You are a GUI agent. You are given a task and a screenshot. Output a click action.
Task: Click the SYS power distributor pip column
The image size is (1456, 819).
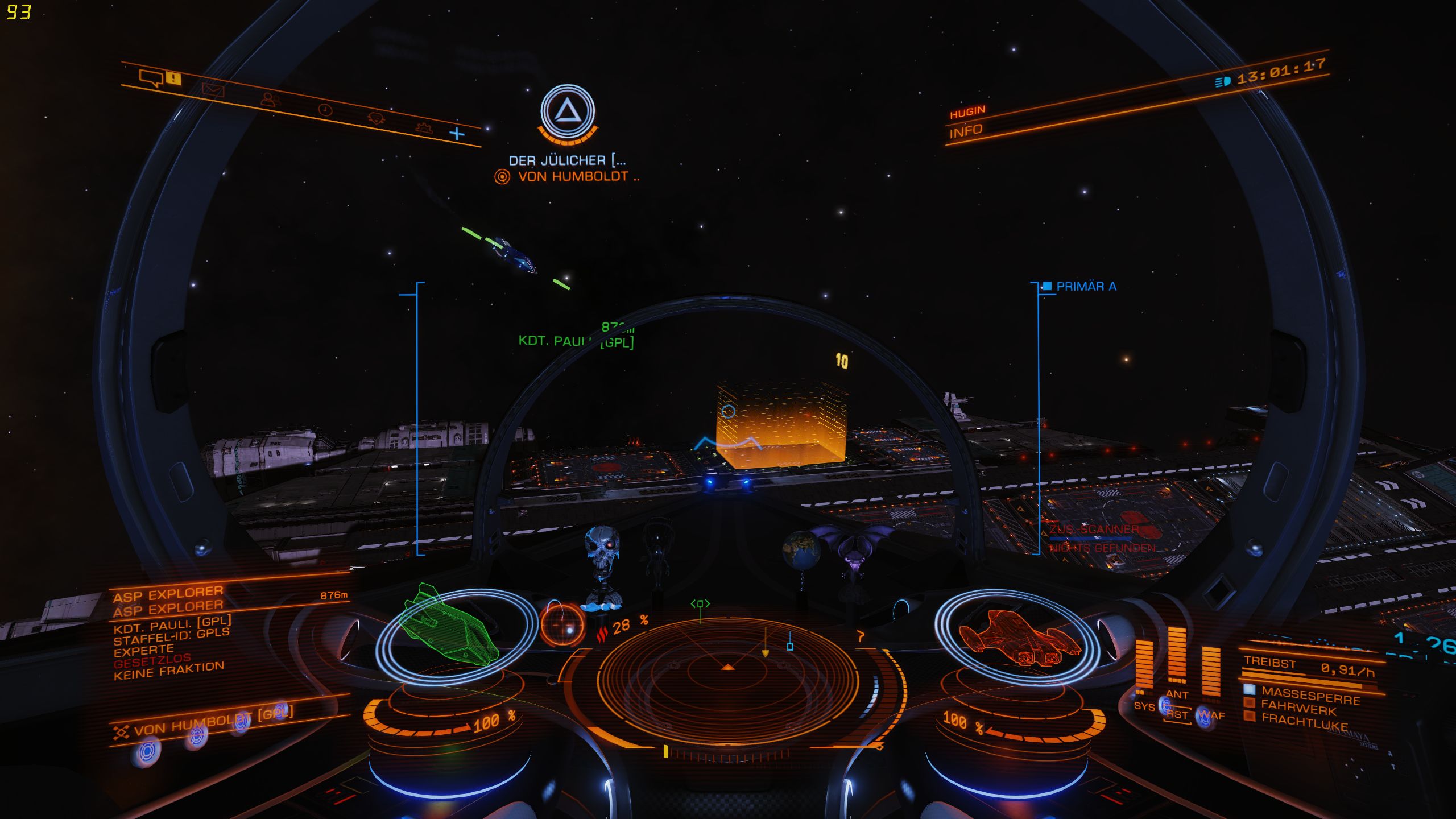pyautogui.click(x=1144, y=665)
